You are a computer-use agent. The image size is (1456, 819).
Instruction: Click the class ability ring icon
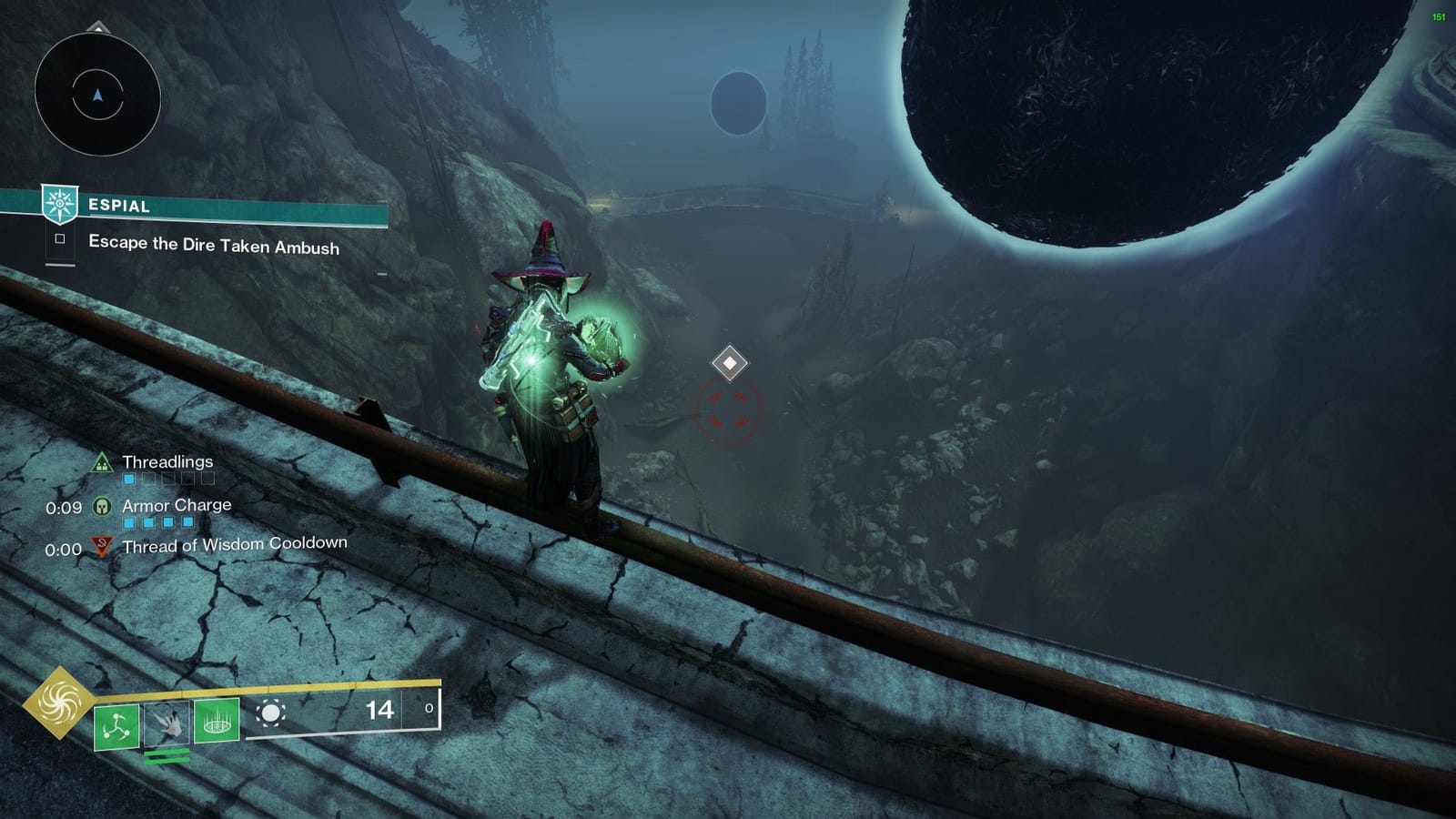(217, 723)
